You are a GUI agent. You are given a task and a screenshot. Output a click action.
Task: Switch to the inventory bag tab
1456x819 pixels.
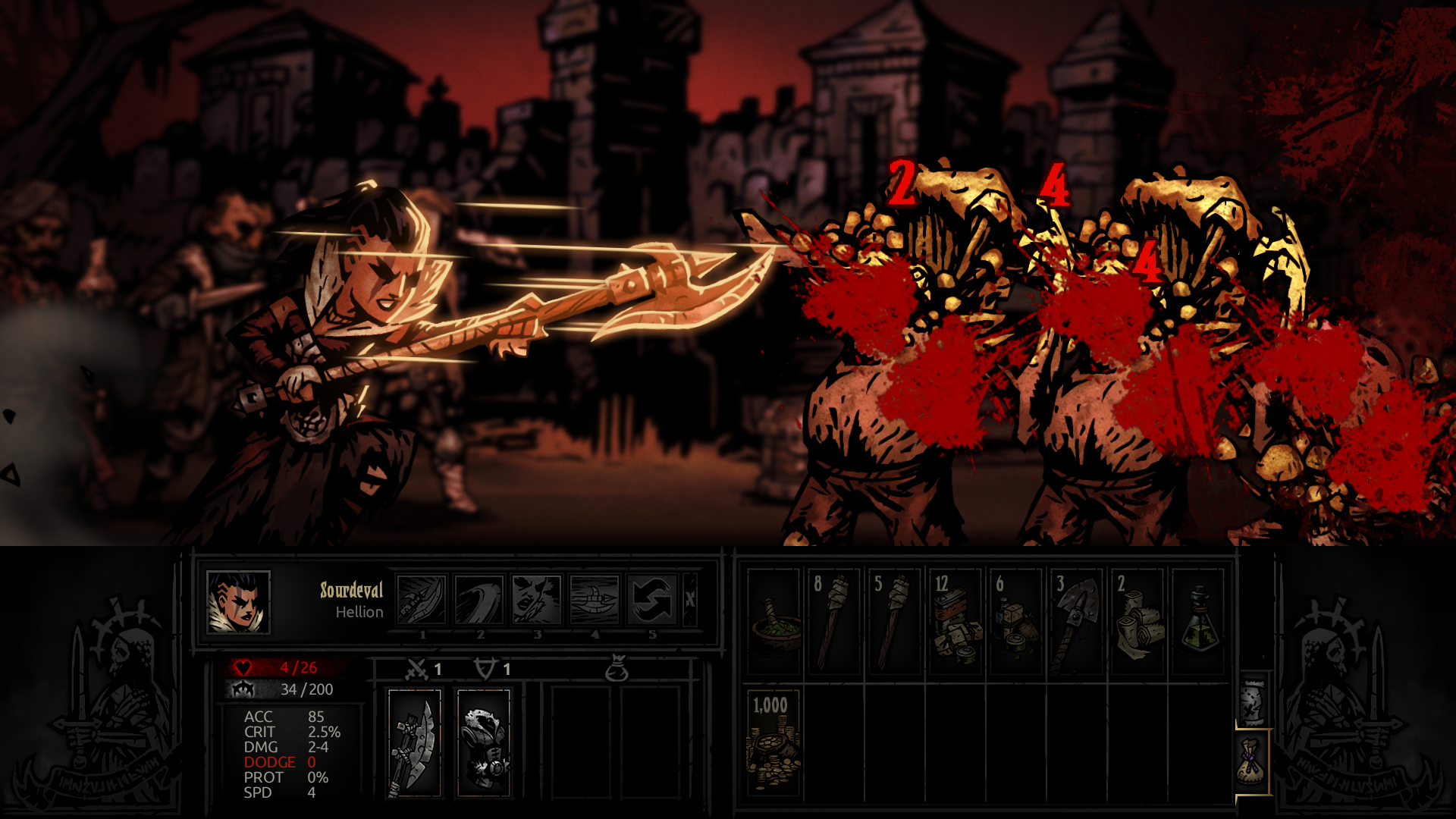(x=1253, y=762)
